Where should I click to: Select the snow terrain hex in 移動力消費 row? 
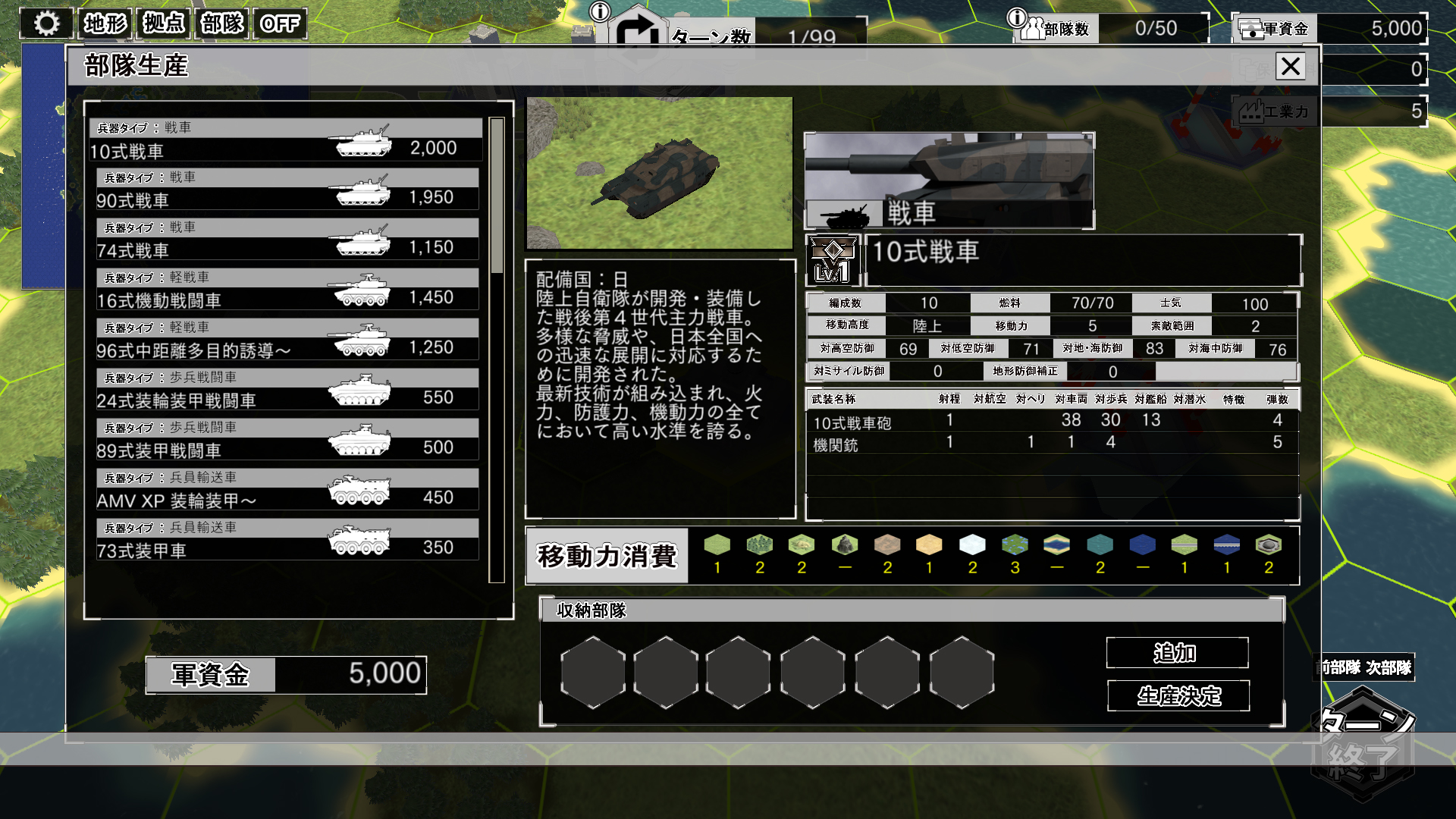click(x=973, y=544)
